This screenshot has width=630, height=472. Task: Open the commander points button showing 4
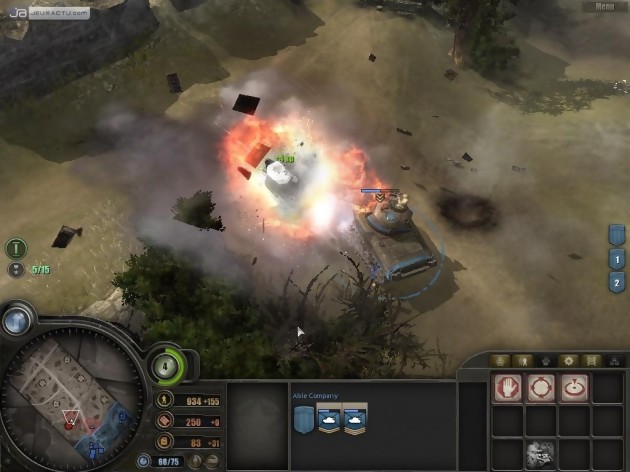pos(166,366)
